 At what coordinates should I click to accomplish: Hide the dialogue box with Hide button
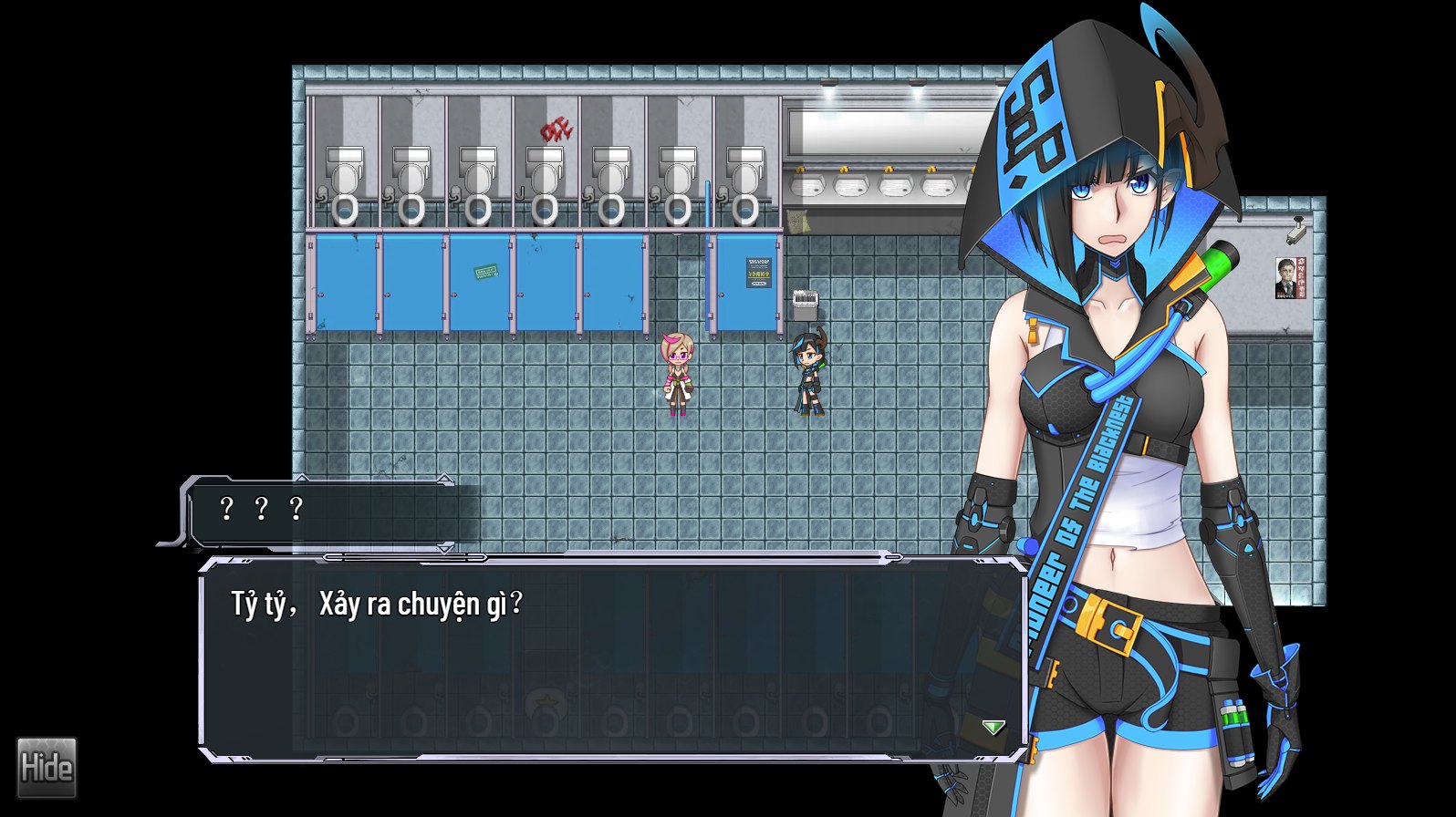(47, 768)
